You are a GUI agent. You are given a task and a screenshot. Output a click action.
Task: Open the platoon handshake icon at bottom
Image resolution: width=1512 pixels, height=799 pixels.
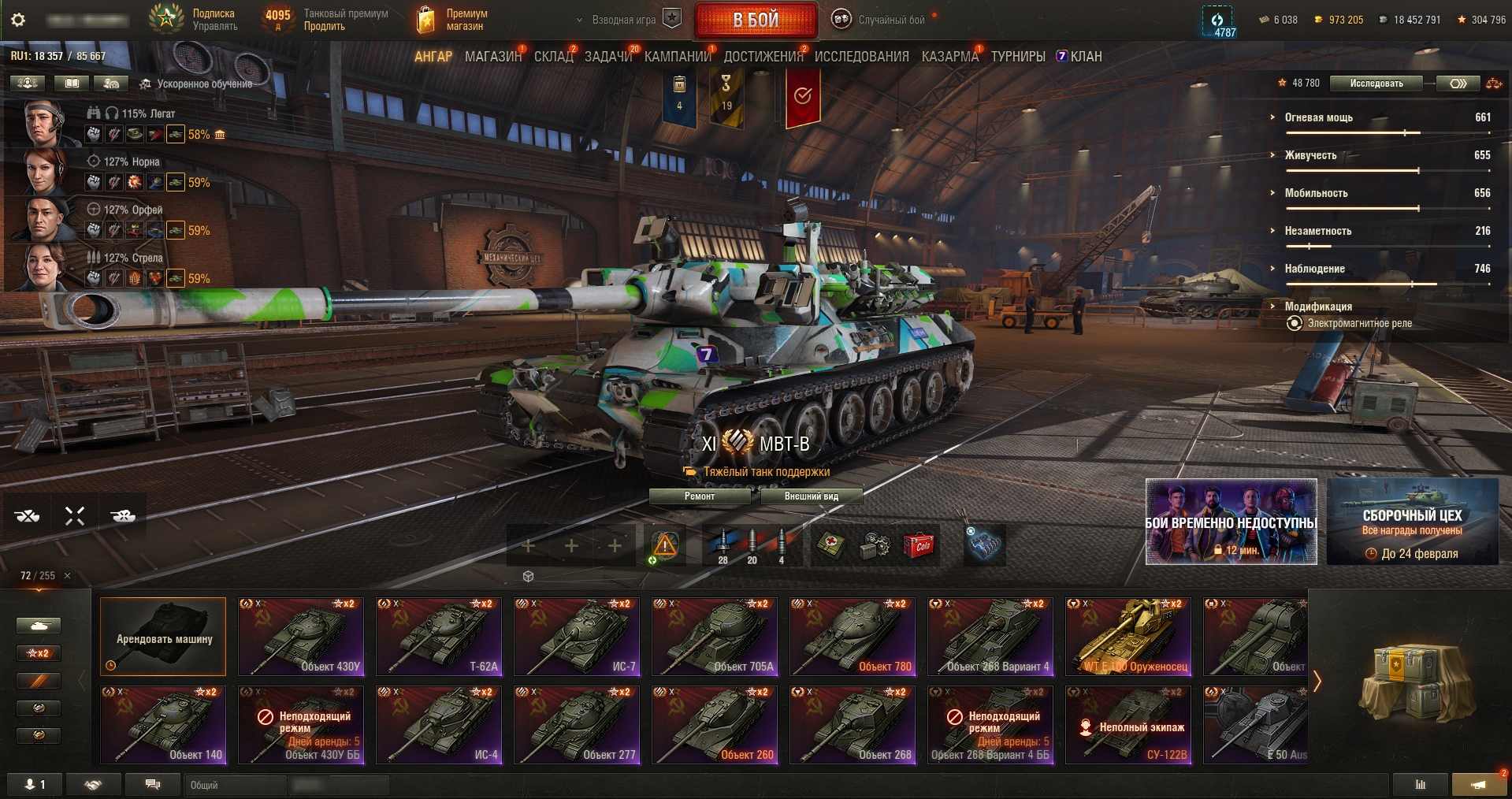pyautogui.click(x=93, y=785)
